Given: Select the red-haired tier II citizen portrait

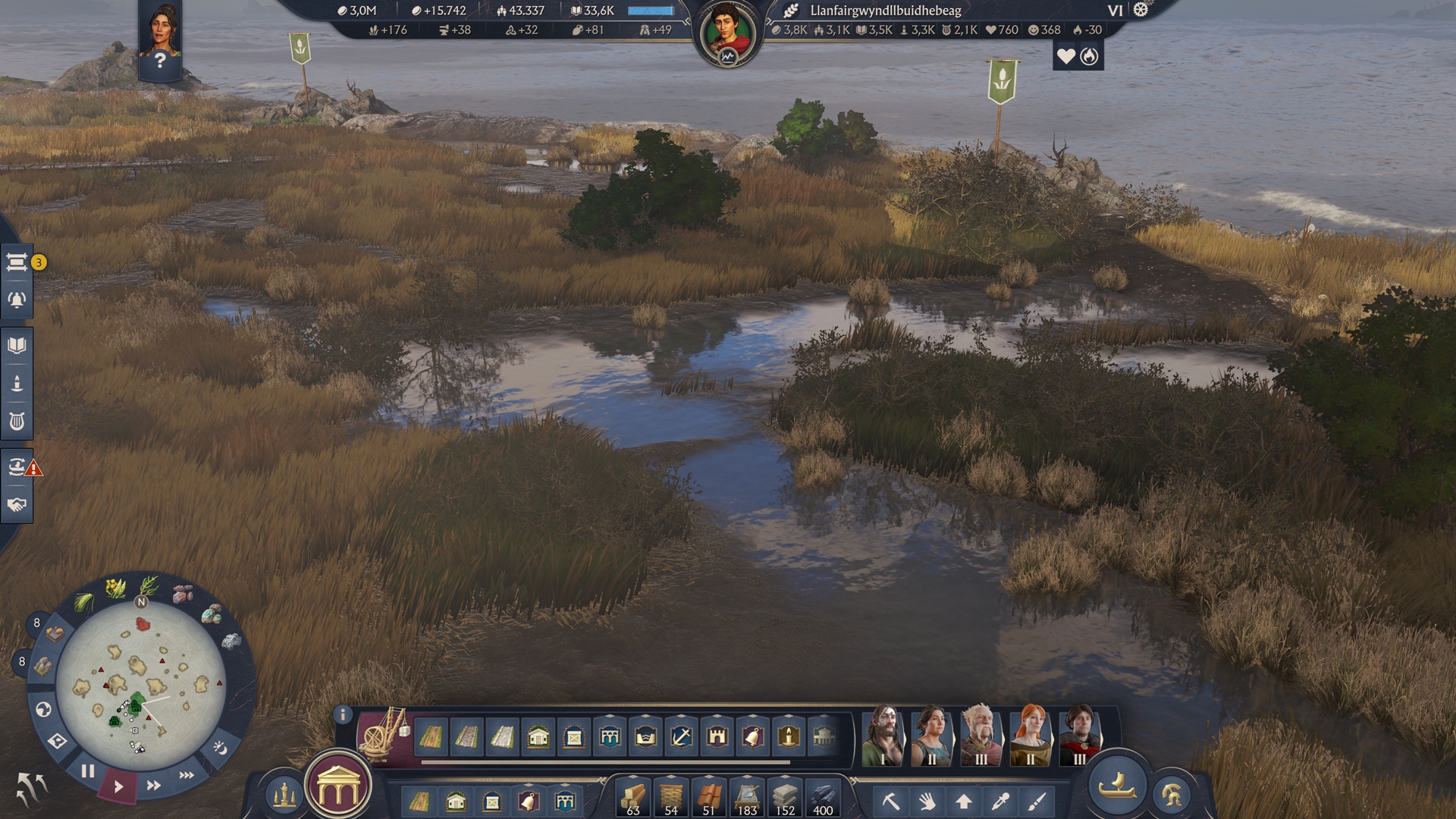Looking at the screenshot, I should click(1031, 734).
